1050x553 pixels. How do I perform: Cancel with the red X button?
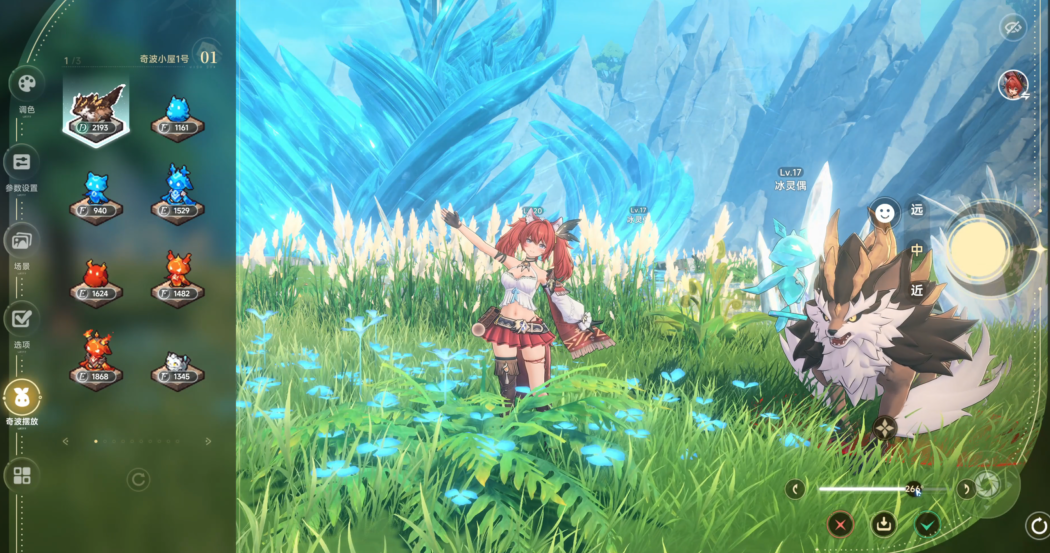point(840,523)
